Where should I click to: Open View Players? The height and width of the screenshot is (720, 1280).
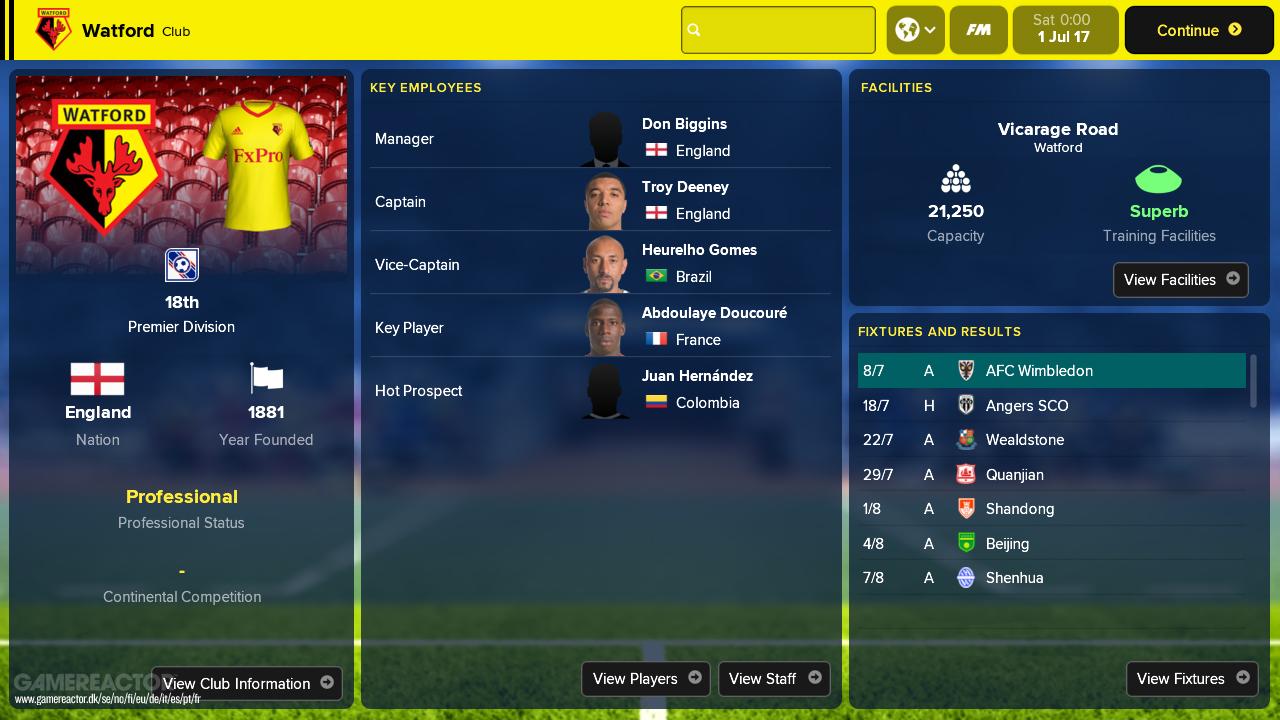(x=645, y=679)
